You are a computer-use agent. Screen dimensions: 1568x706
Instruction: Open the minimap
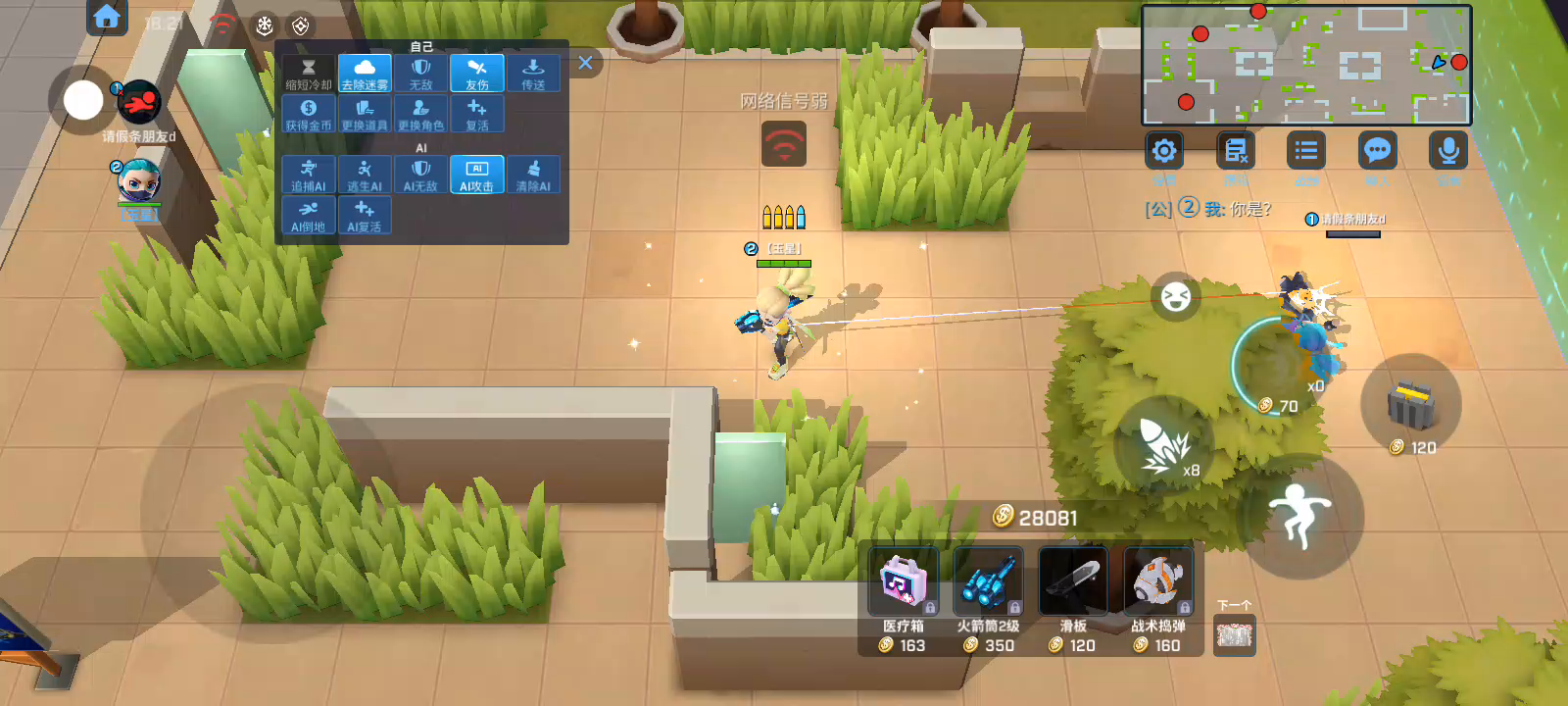pos(1306,65)
